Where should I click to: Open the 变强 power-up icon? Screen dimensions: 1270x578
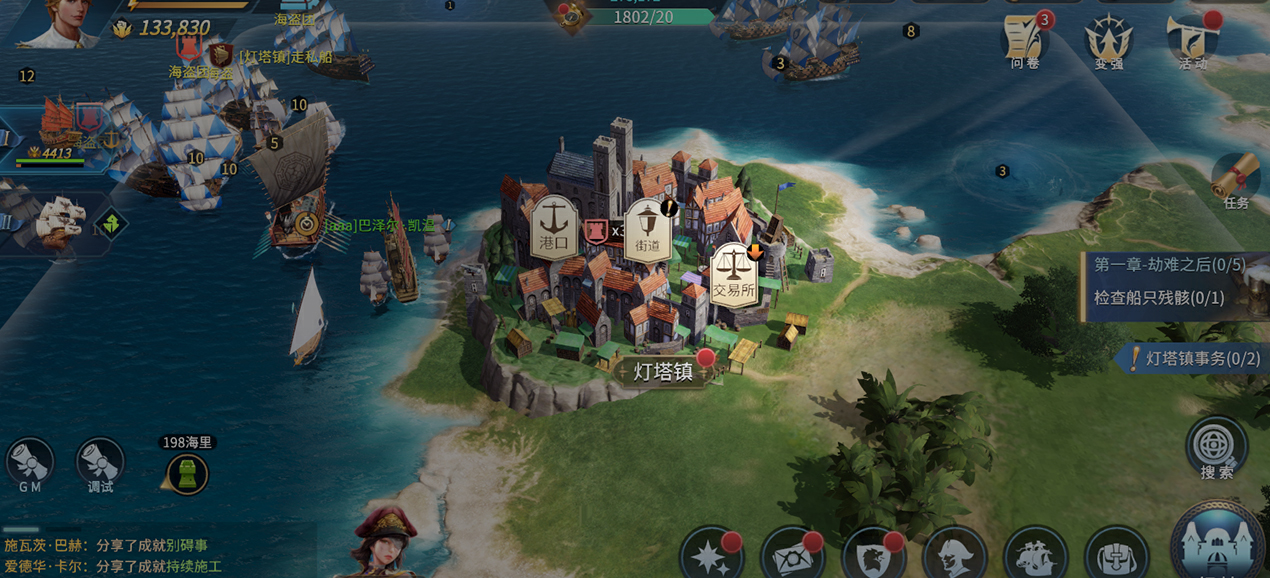click(x=1108, y=42)
